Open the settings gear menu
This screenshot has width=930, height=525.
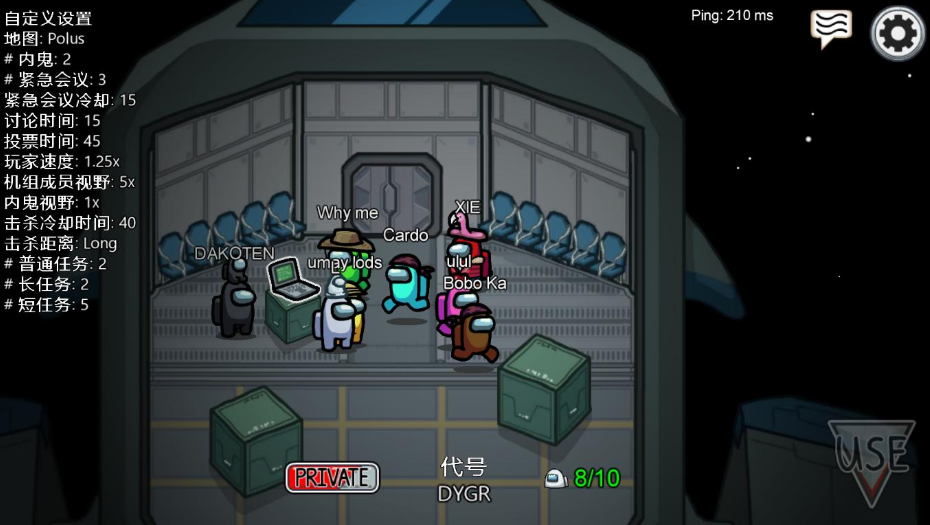tap(897, 34)
